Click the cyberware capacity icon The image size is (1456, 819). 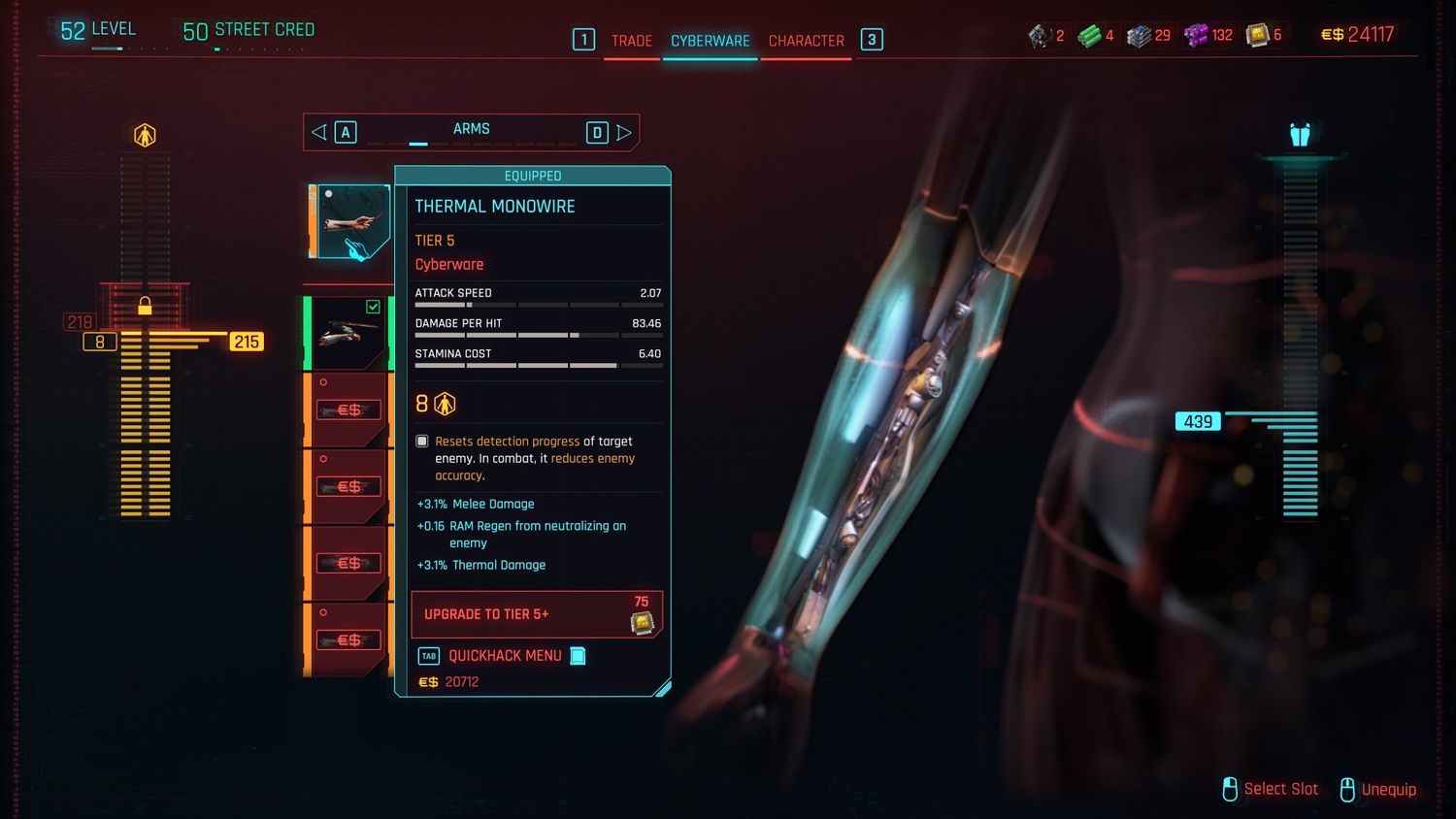[145, 135]
